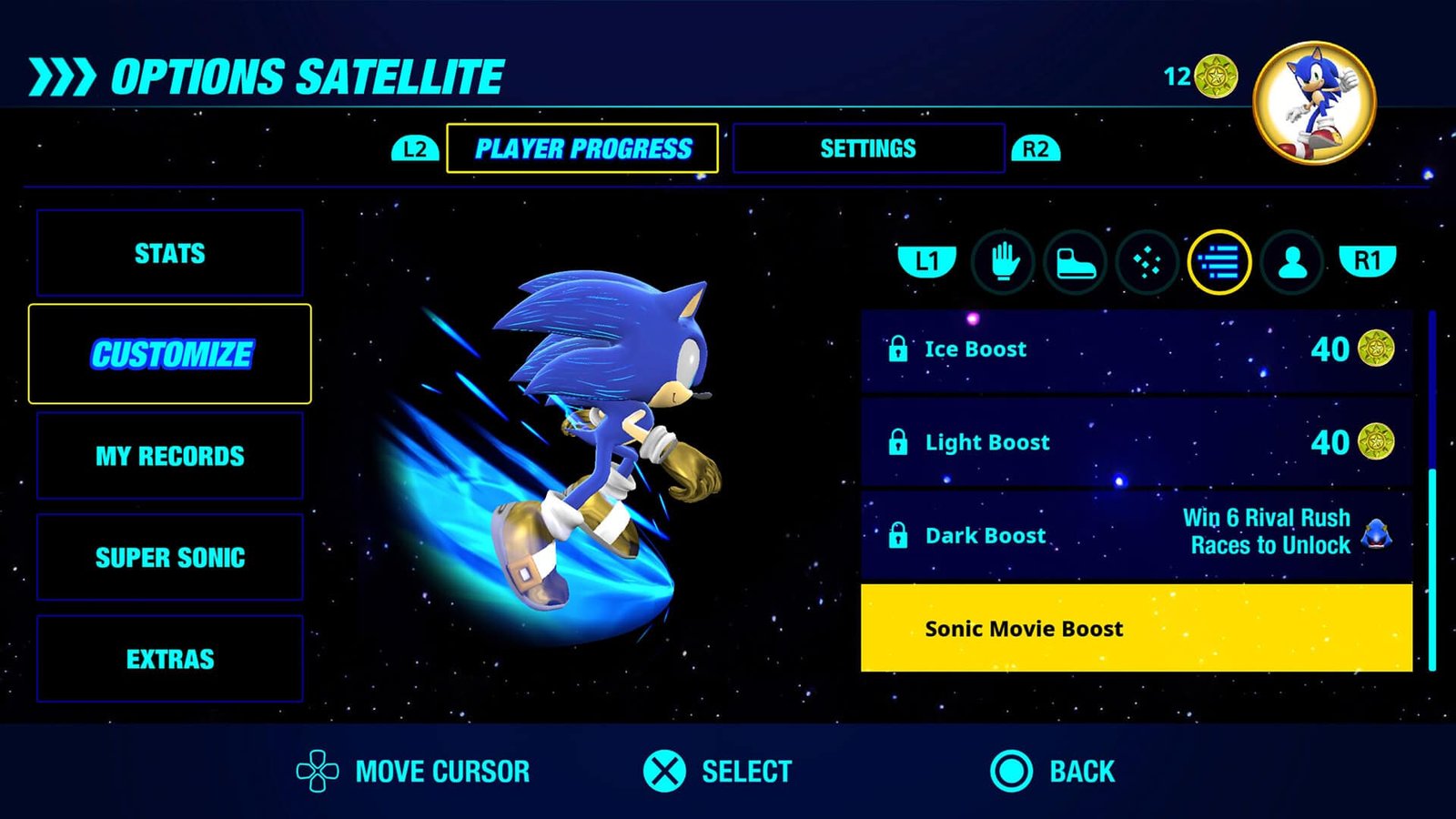Screen dimensions: 1456x819
Task: Select the locked Light Boost row
Action: [x=1136, y=443]
